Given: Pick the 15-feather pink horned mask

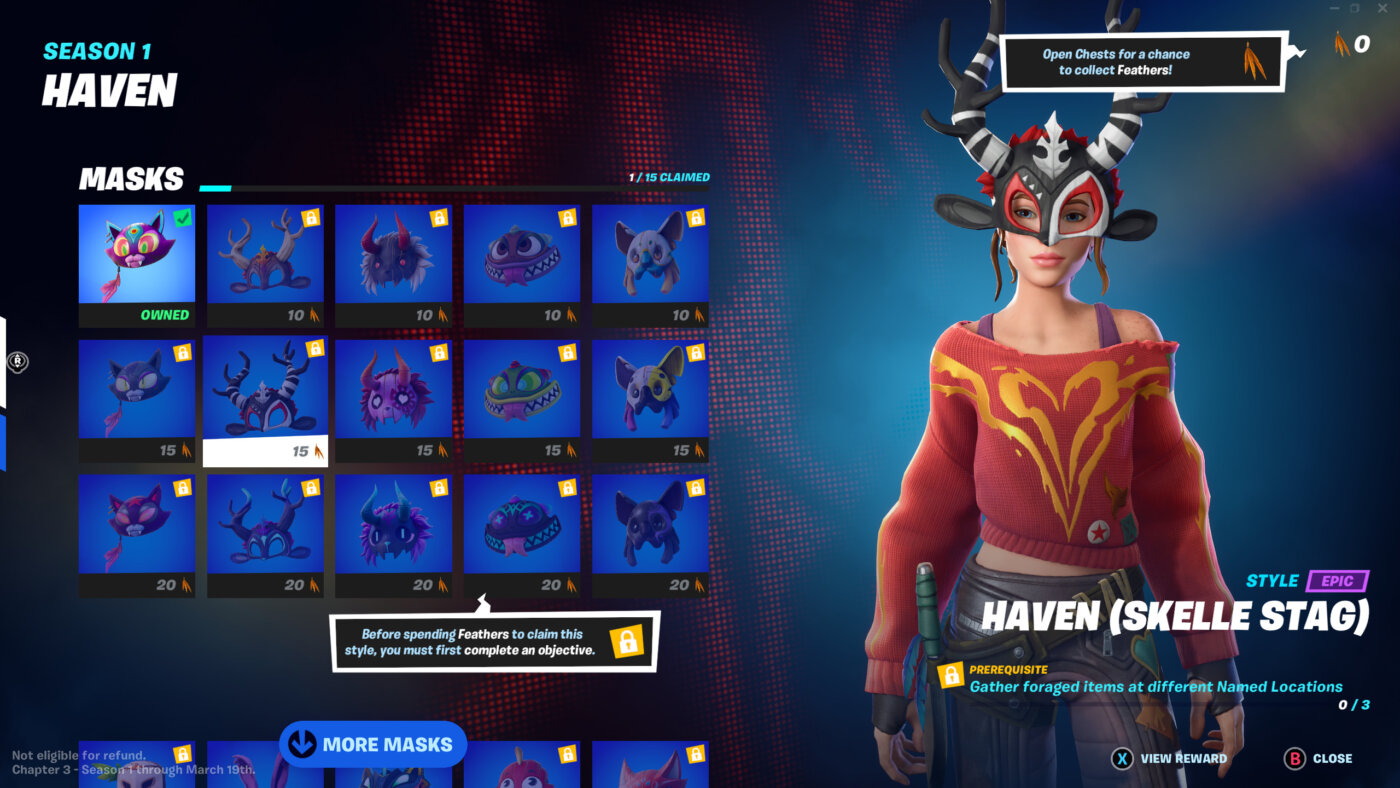Looking at the screenshot, I should point(393,390).
